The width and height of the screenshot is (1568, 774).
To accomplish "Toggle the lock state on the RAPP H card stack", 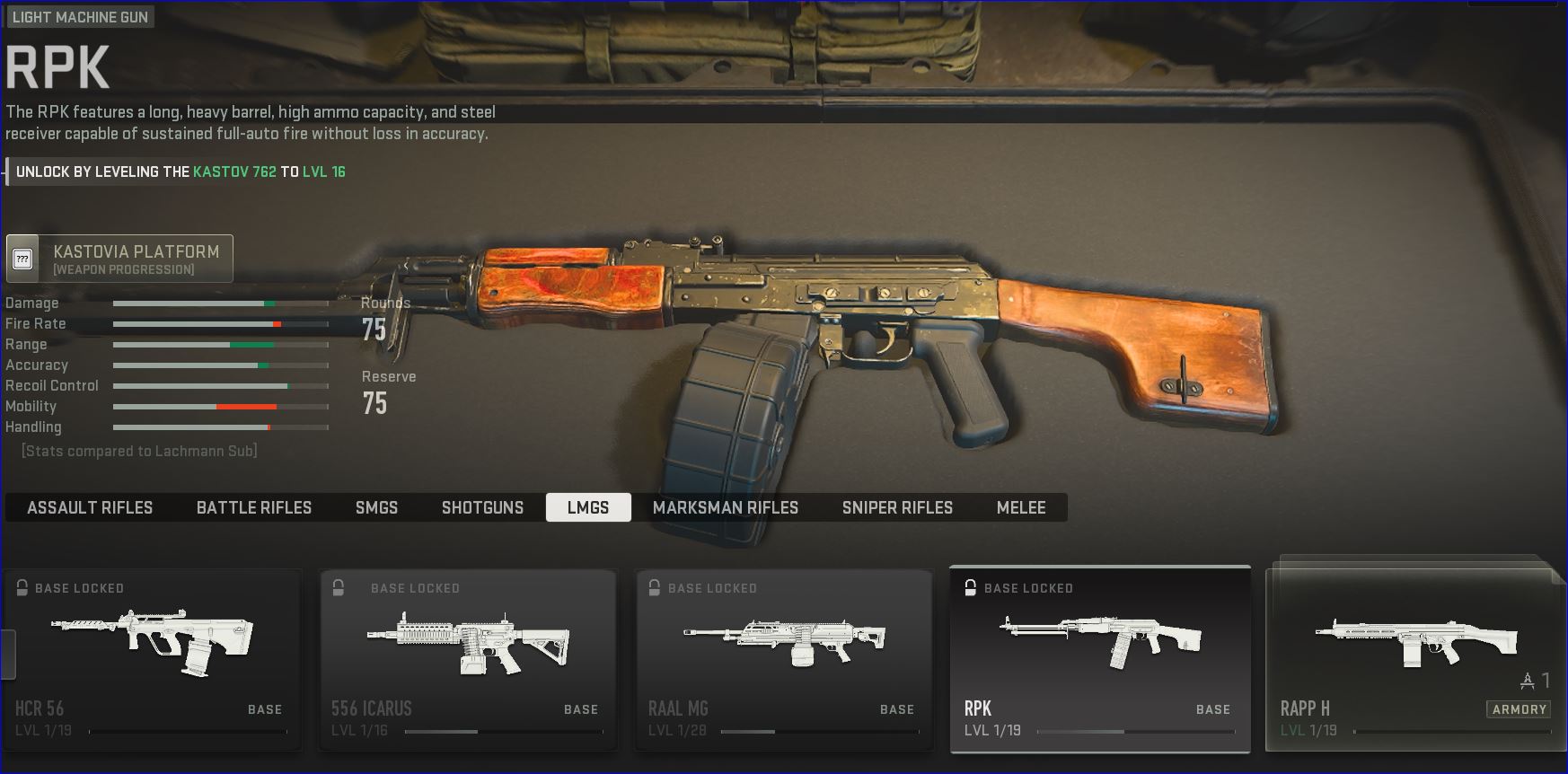I will (x=1414, y=588).
